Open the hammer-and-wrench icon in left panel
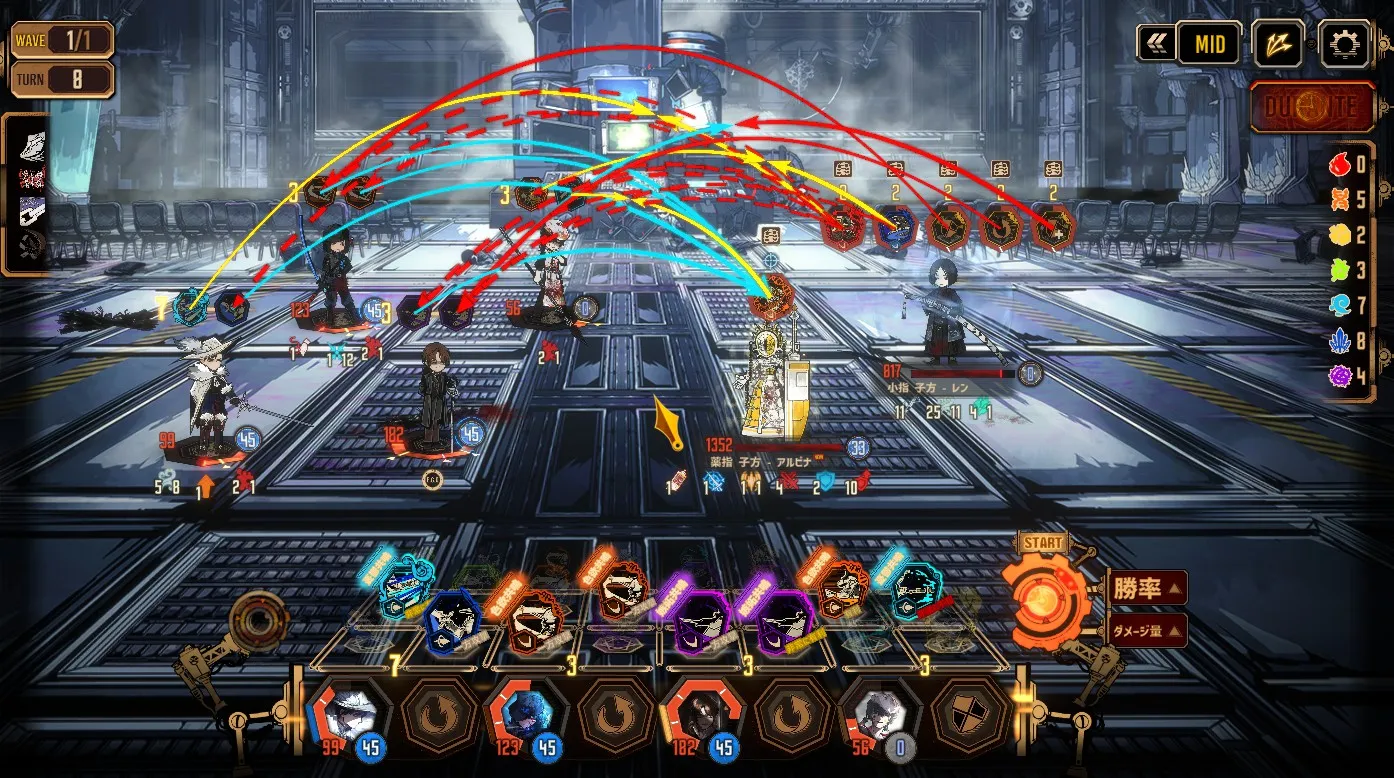Viewport: 1394px width, 778px height. [33, 245]
